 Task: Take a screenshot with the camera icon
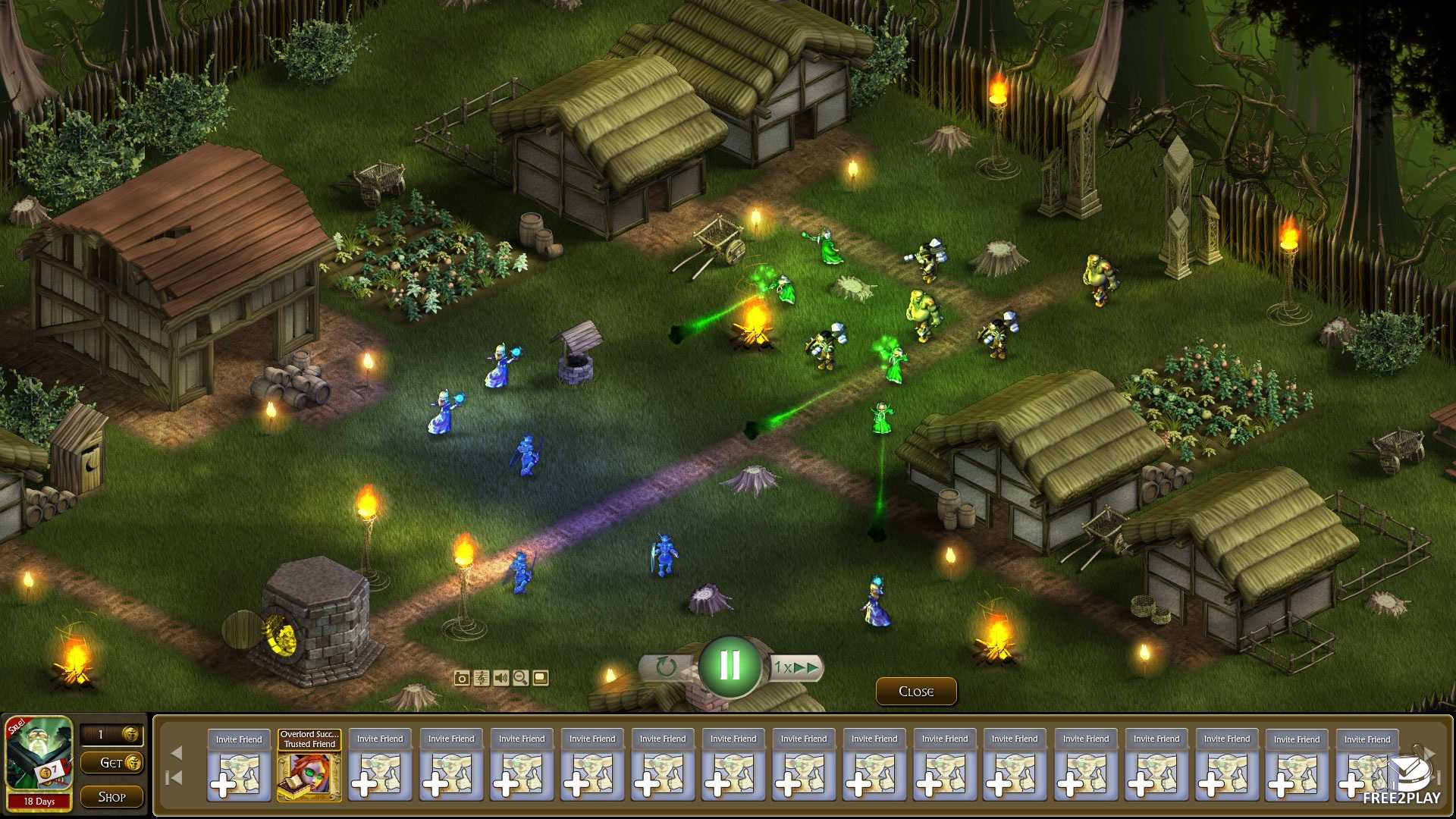[x=462, y=679]
